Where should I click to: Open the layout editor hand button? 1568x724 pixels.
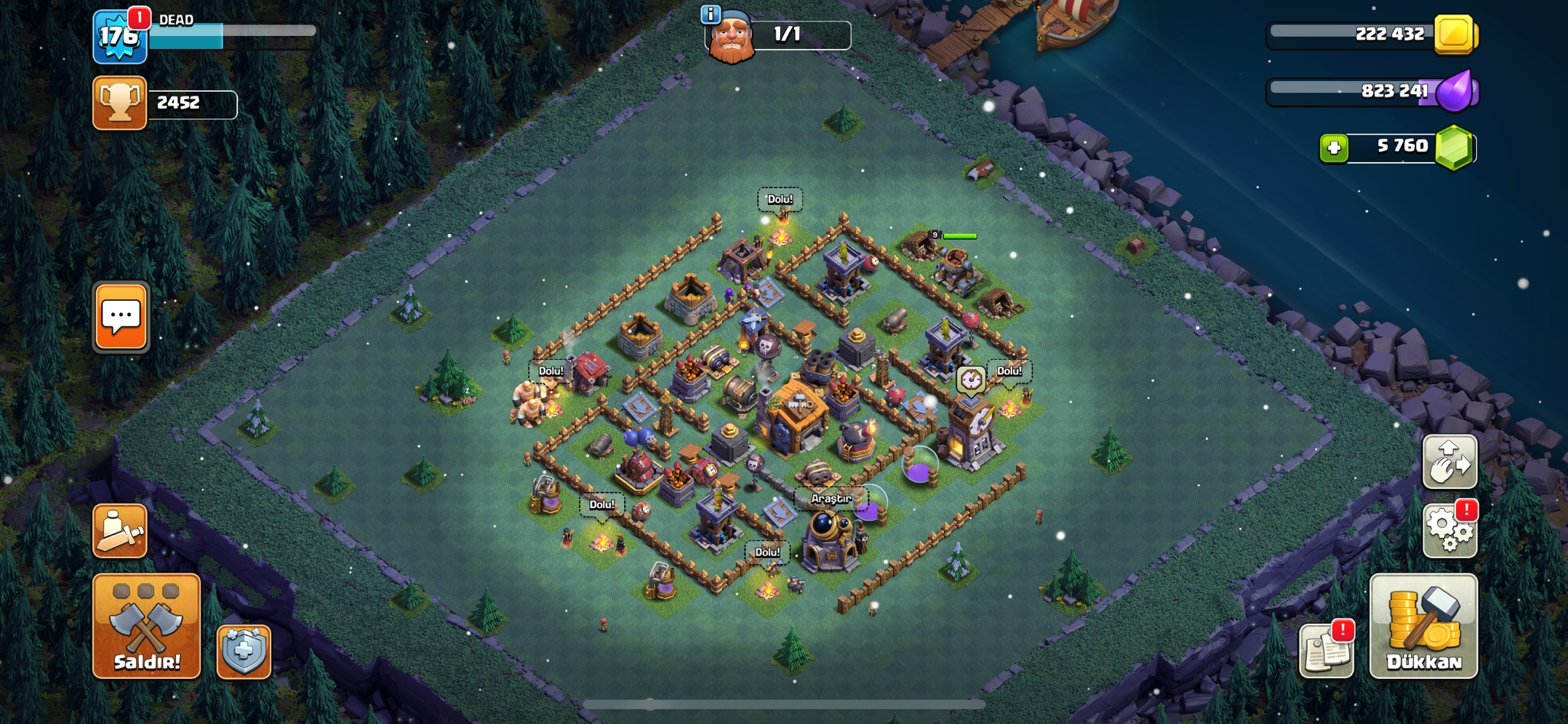[1449, 461]
